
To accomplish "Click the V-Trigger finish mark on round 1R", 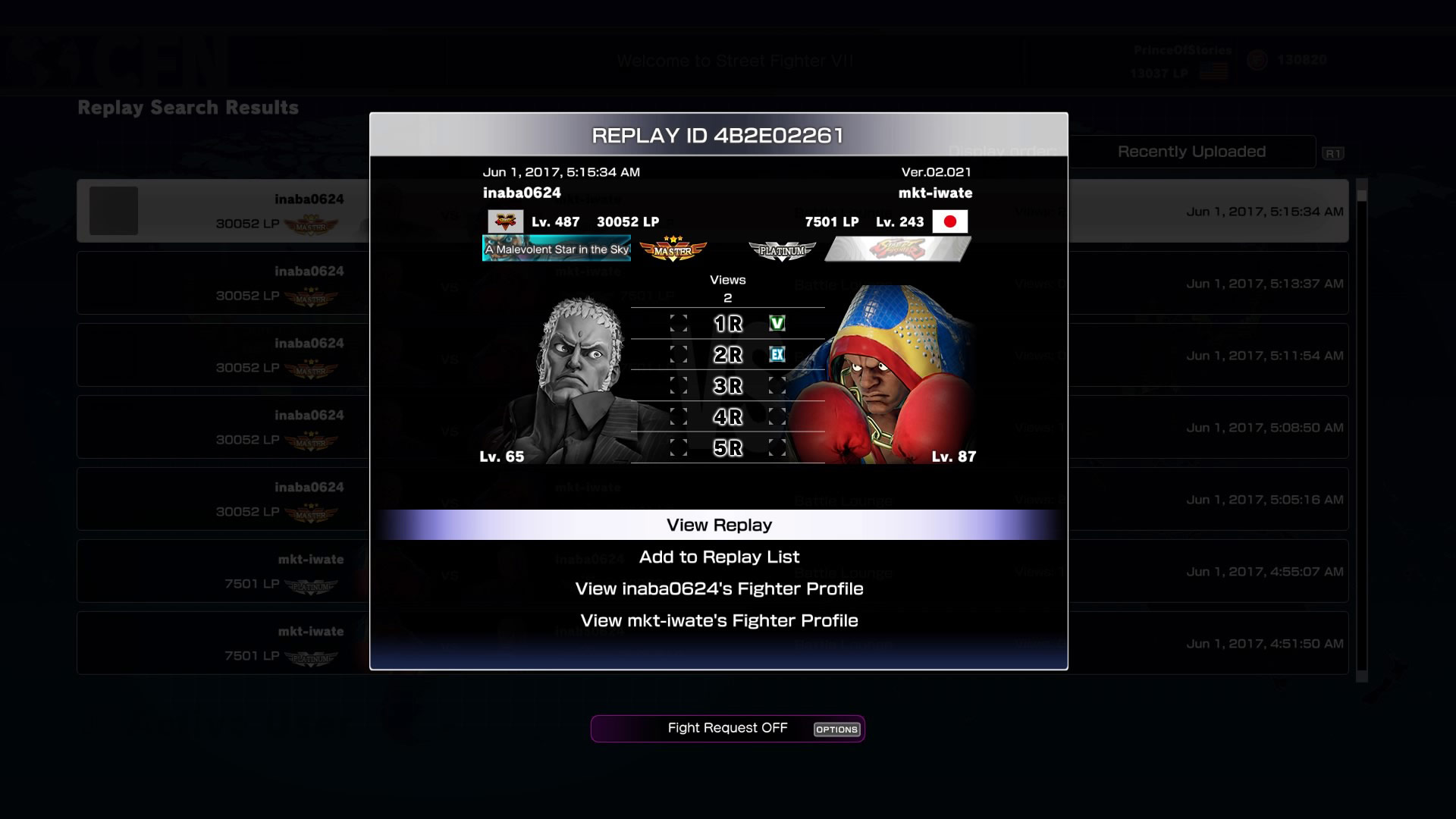I will click(777, 323).
